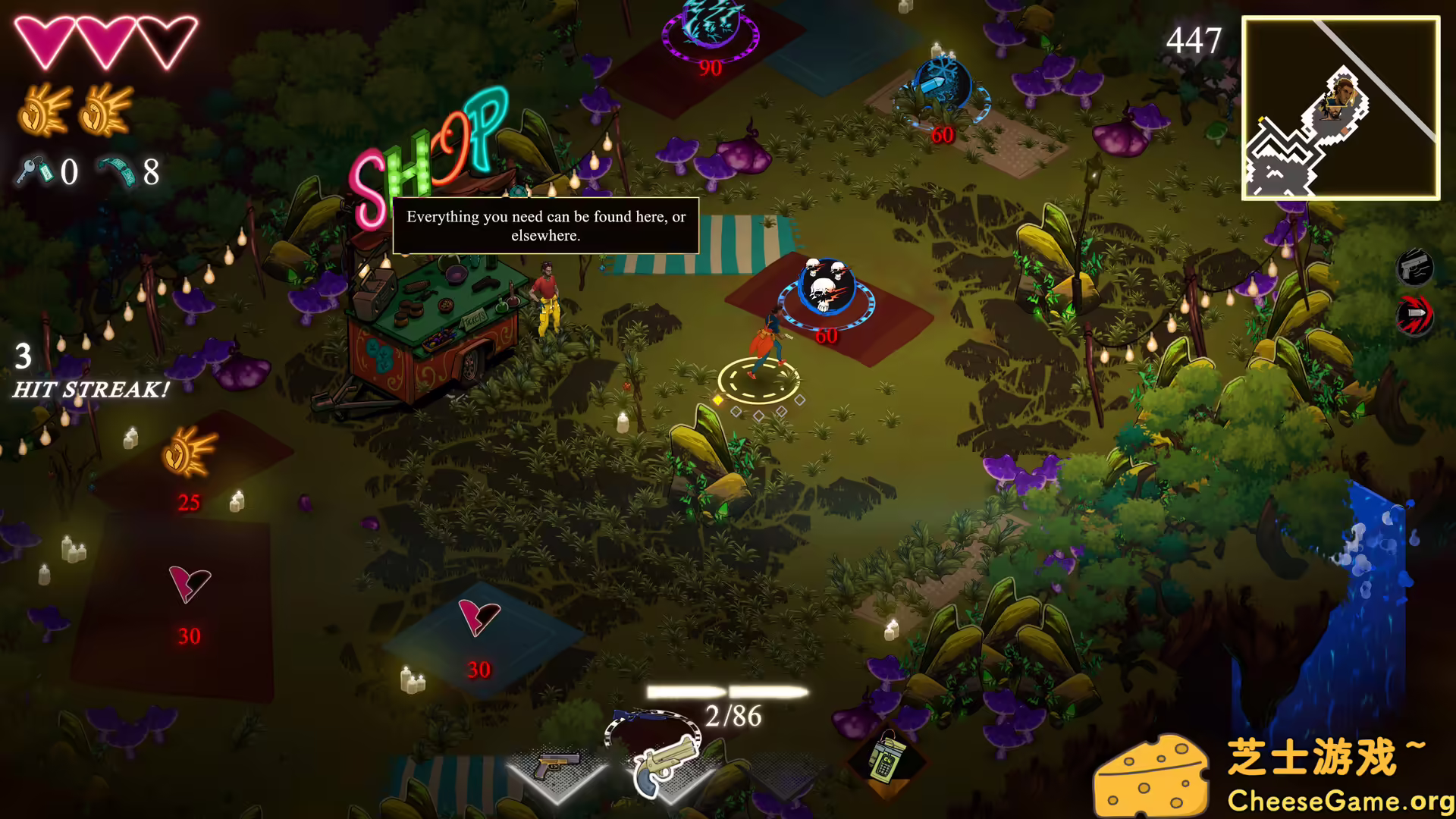Screen dimensions: 1456x819
Task: Click the ticket currency icon showing 8
Action: 115,173
